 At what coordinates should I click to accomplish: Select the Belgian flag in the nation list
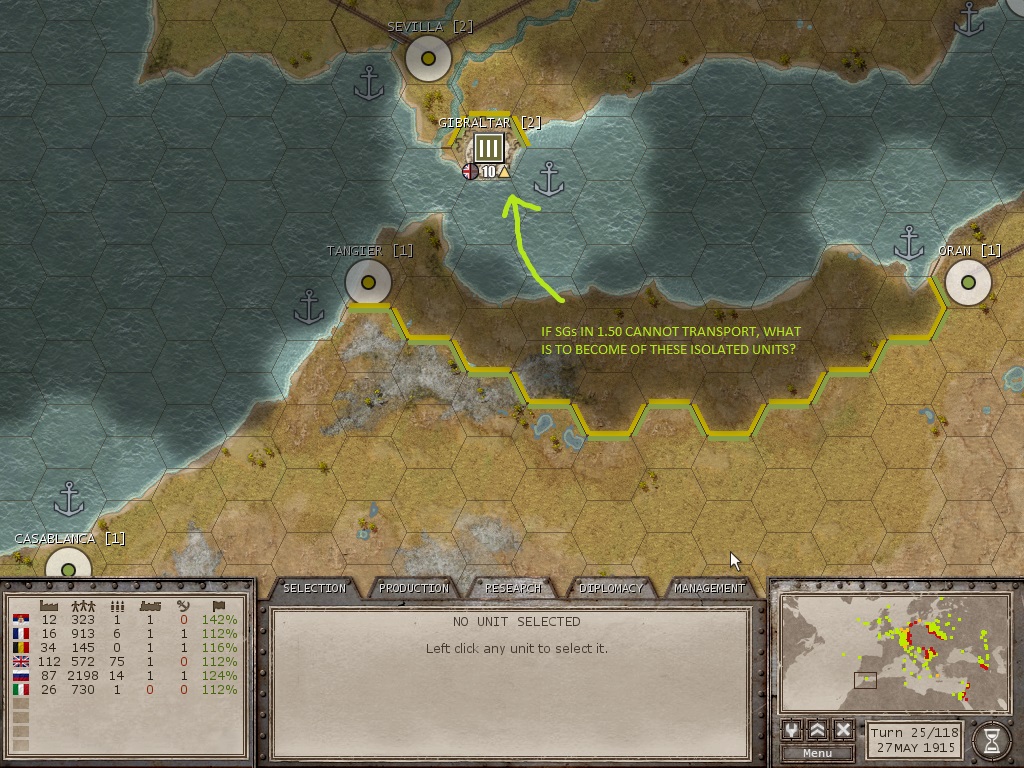20,648
